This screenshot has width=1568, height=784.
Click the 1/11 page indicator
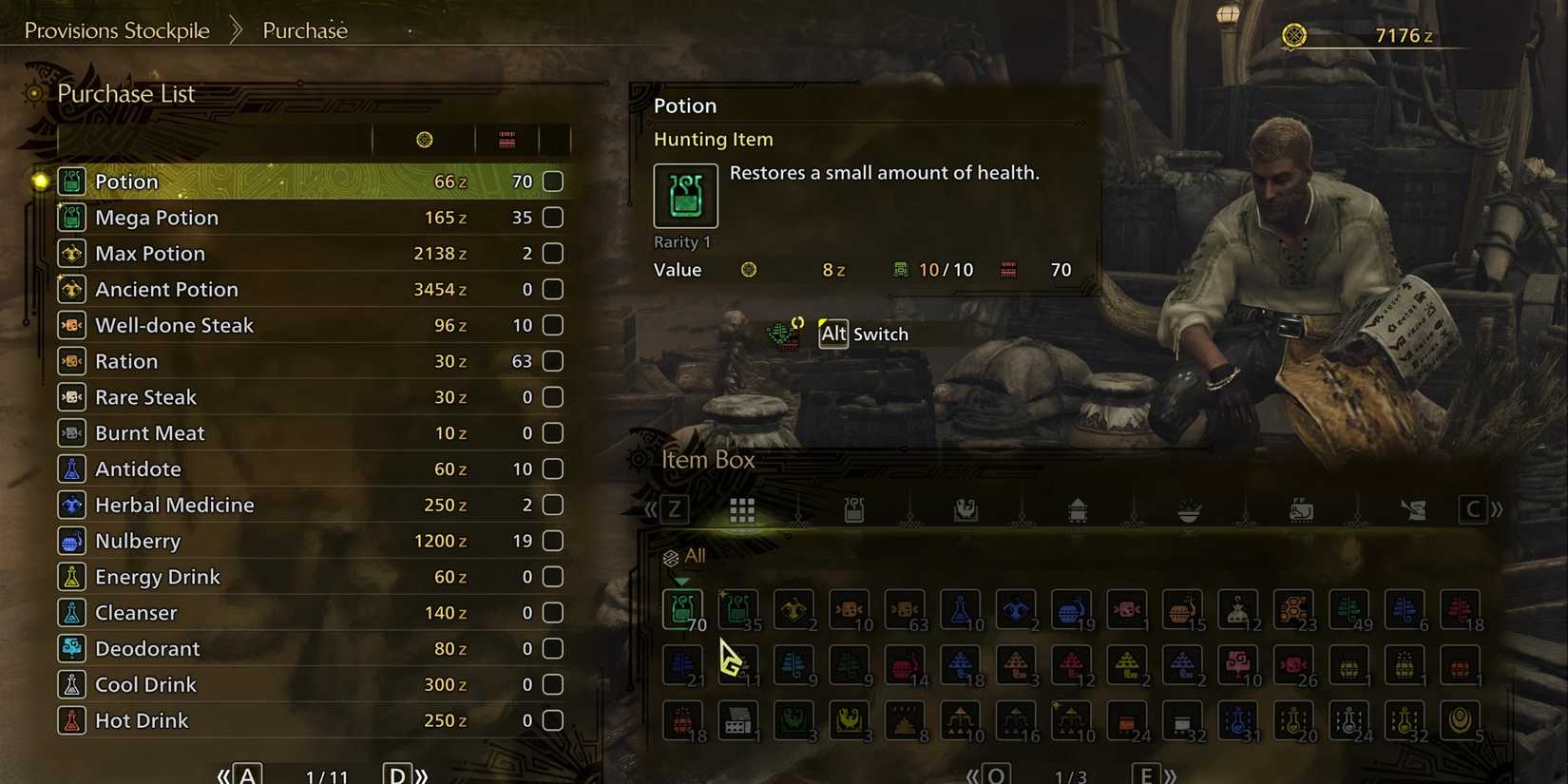[x=327, y=773]
